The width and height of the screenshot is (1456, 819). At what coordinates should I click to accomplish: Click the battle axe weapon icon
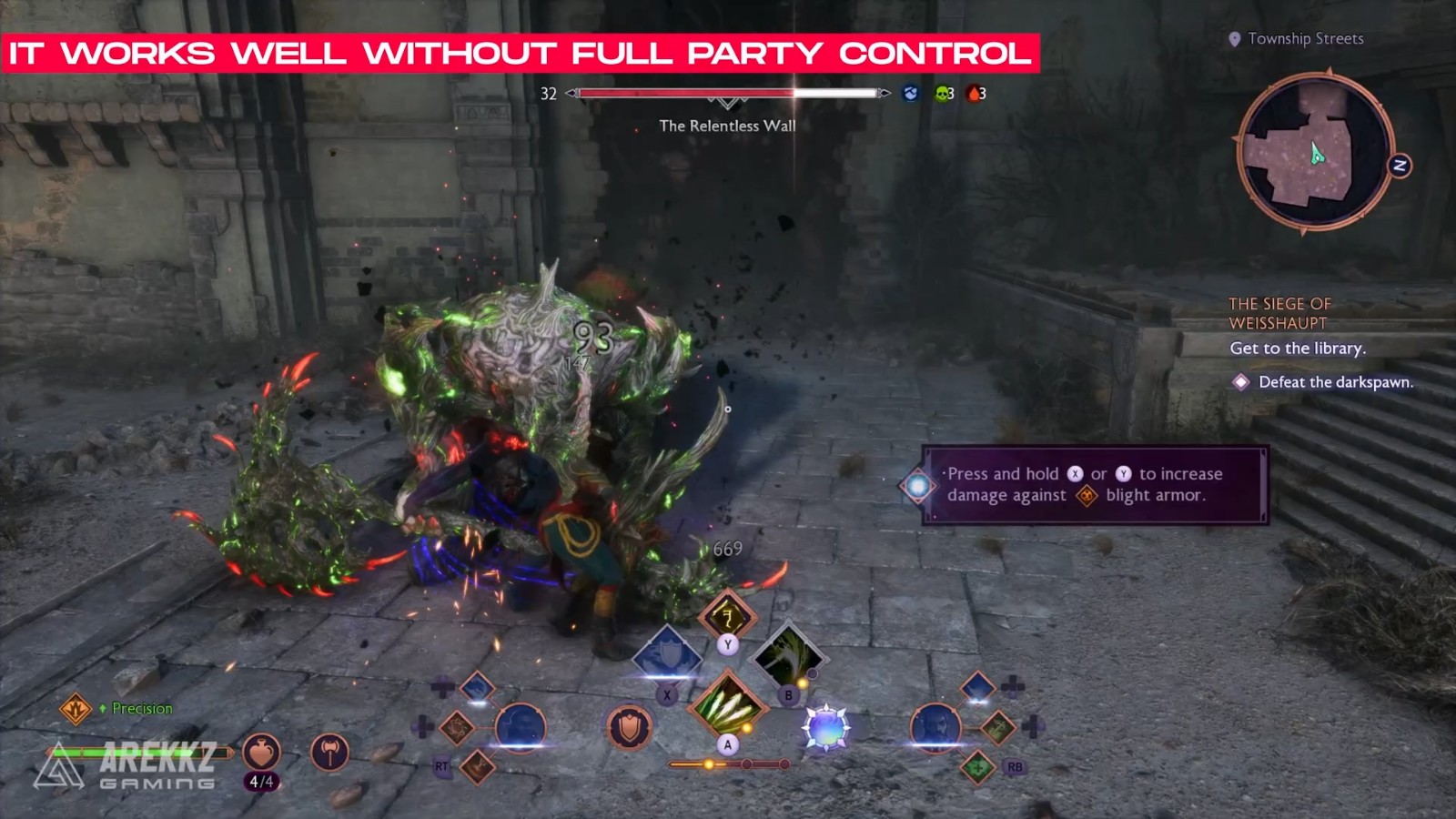(x=329, y=753)
